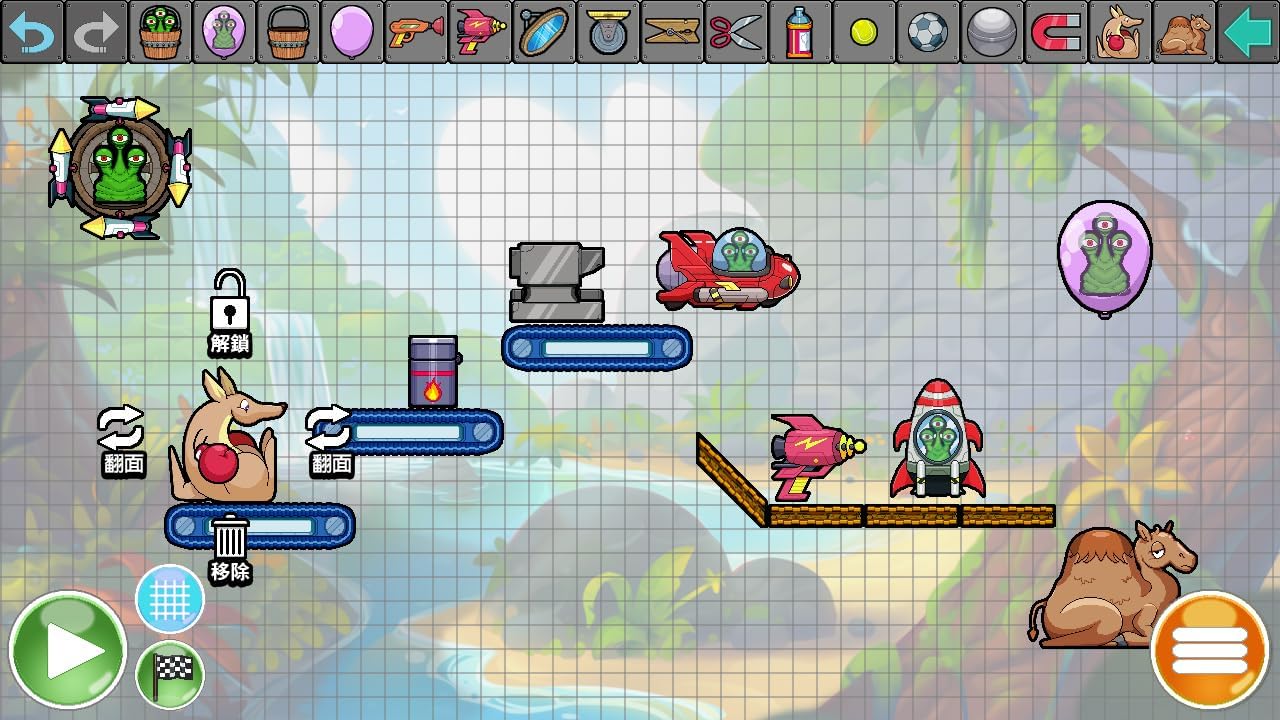Choose the spray can item
Screen dimensions: 1280x720
pyautogui.click(x=799, y=30)
